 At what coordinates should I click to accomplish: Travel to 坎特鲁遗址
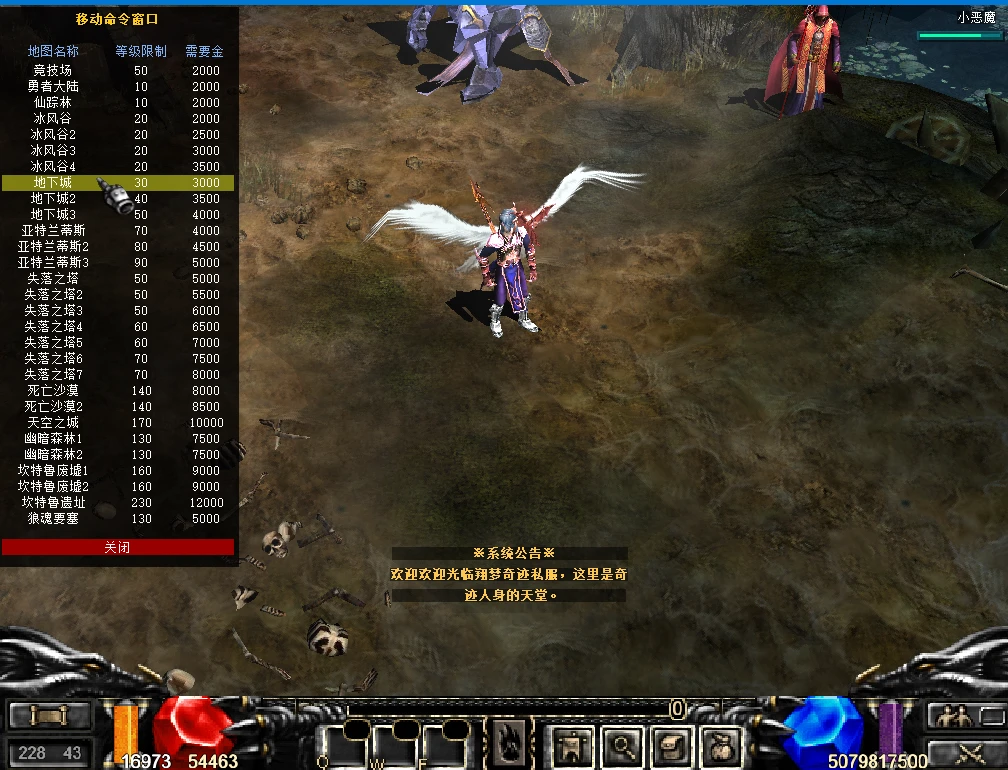(53, 503)
